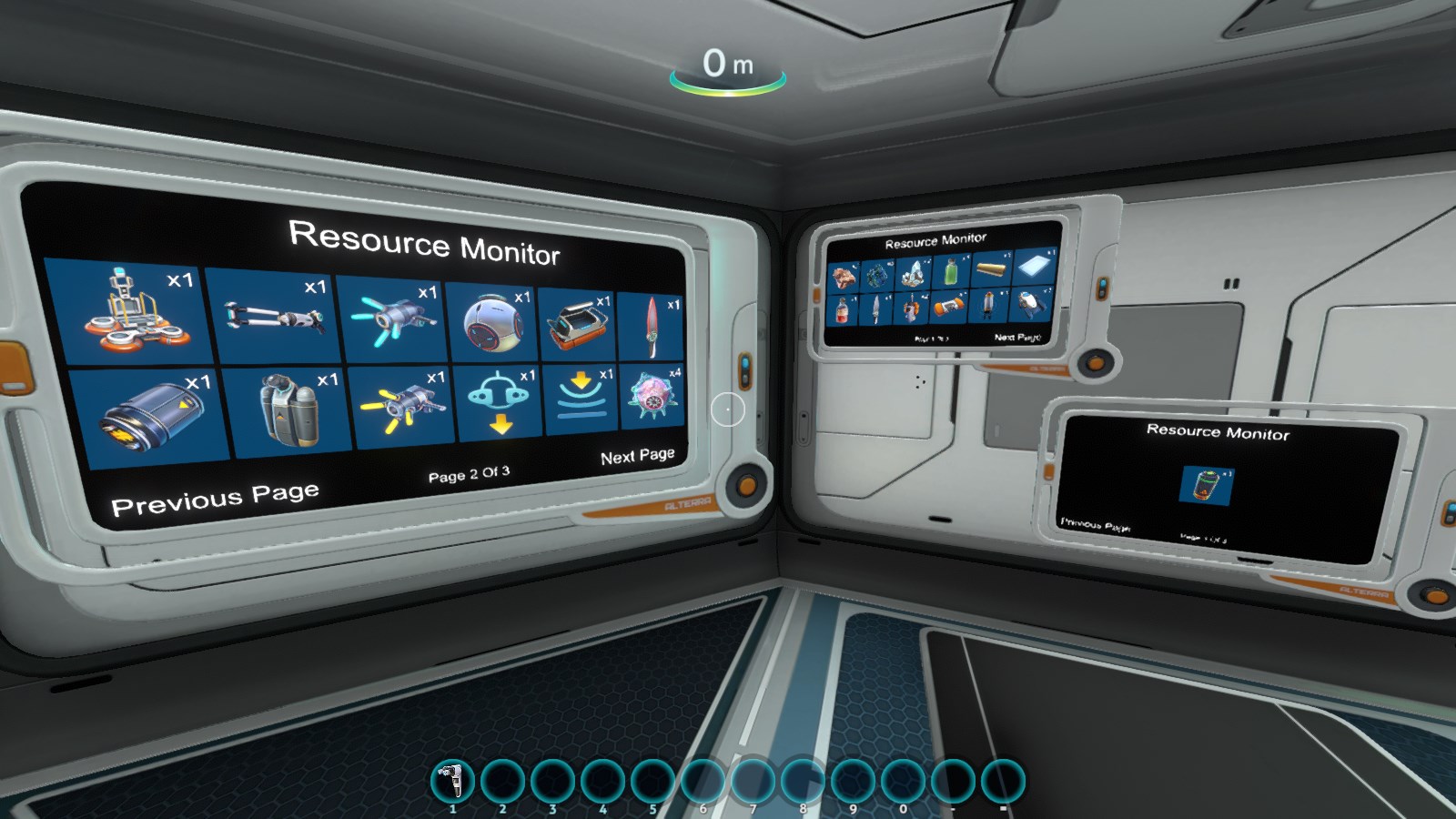This screenshot has height=819, width=1456.
Task: Select the pink spiky item with x4 count
Action: point(652,398)
